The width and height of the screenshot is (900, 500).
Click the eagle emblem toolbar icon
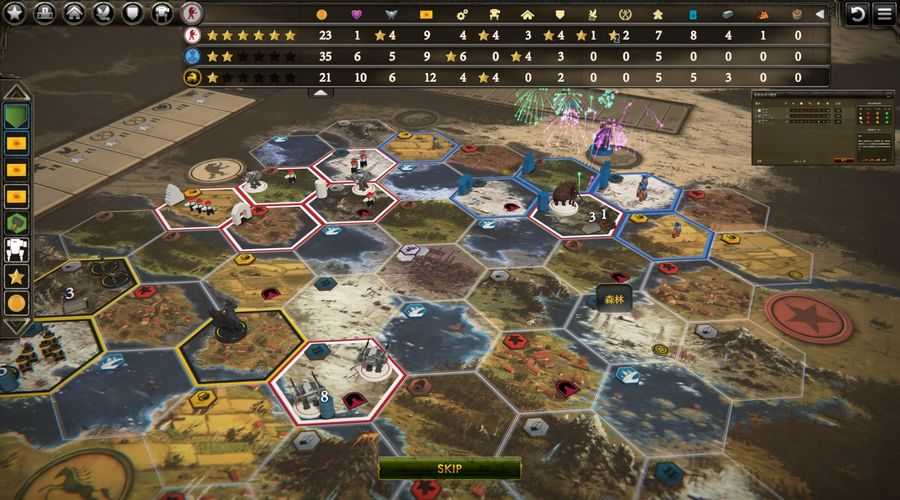pos(102,13)
